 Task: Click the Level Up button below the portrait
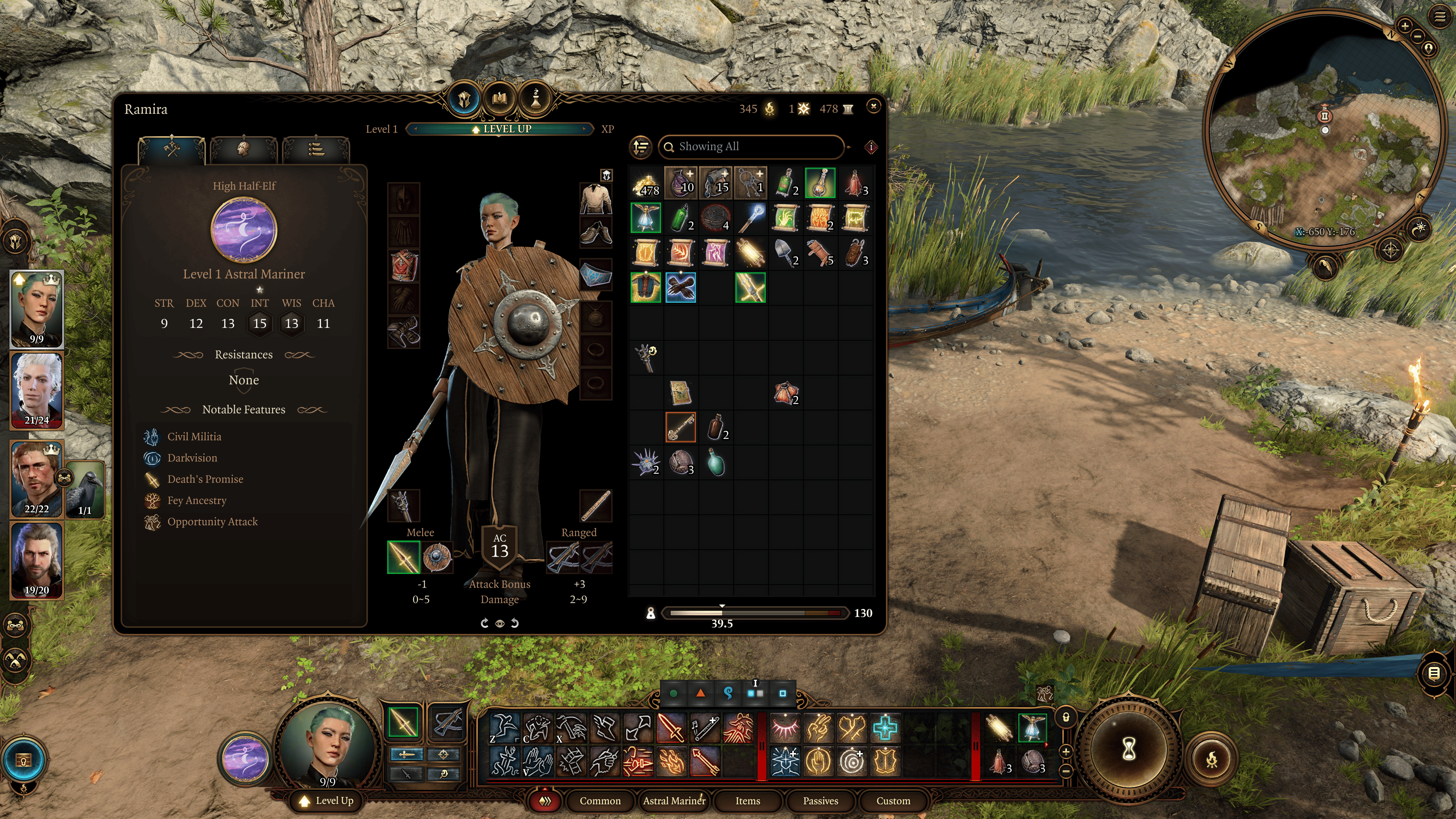[x=327, y=800]
